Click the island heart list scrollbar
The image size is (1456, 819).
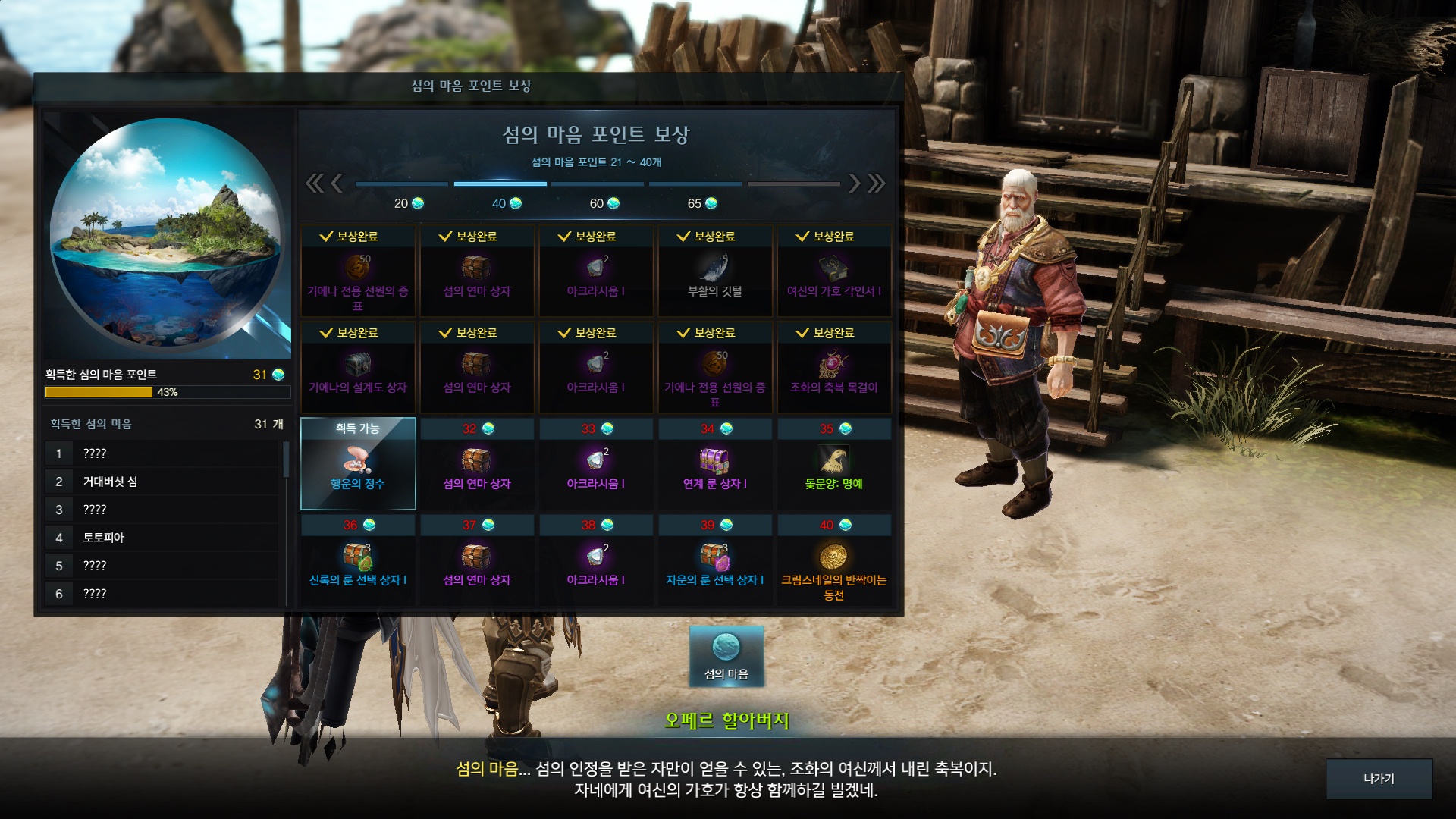(286, 460)
